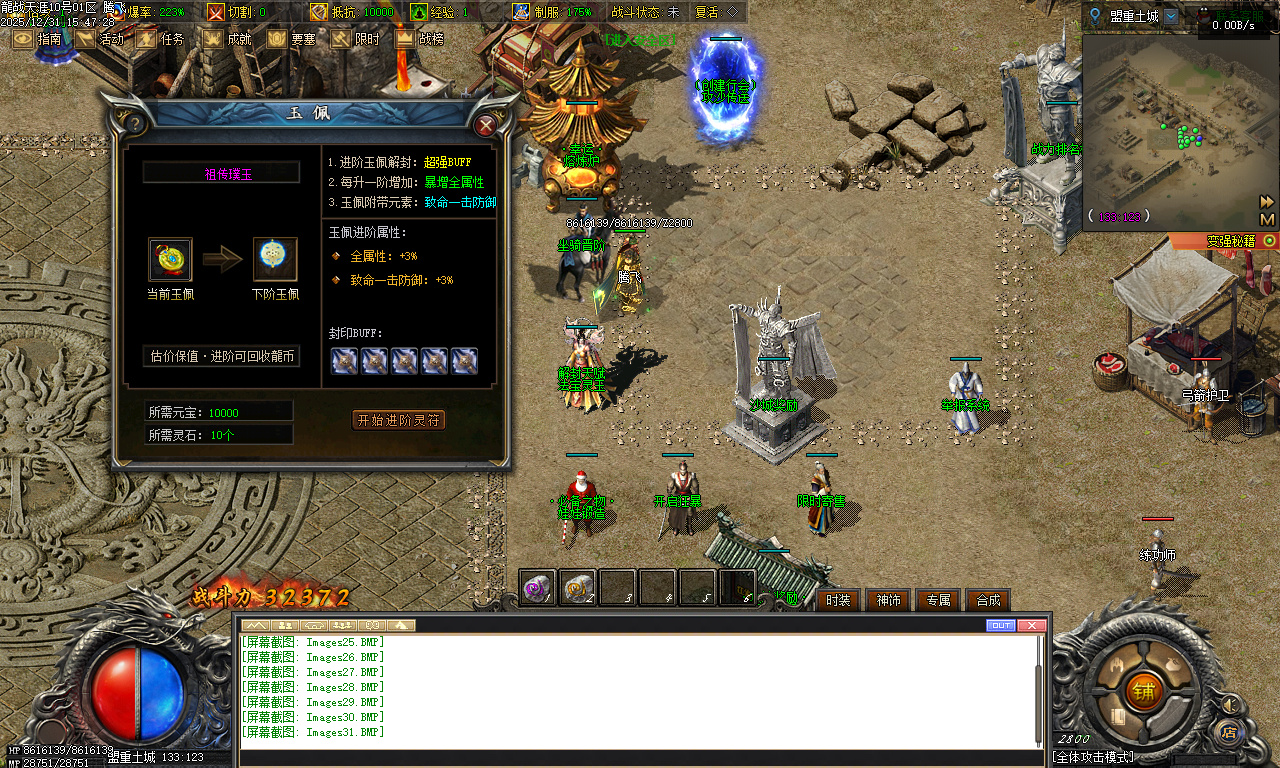1280x768 pixels.
Task: Open the 合成 crafting tab
Action: (x=988, y=600)
